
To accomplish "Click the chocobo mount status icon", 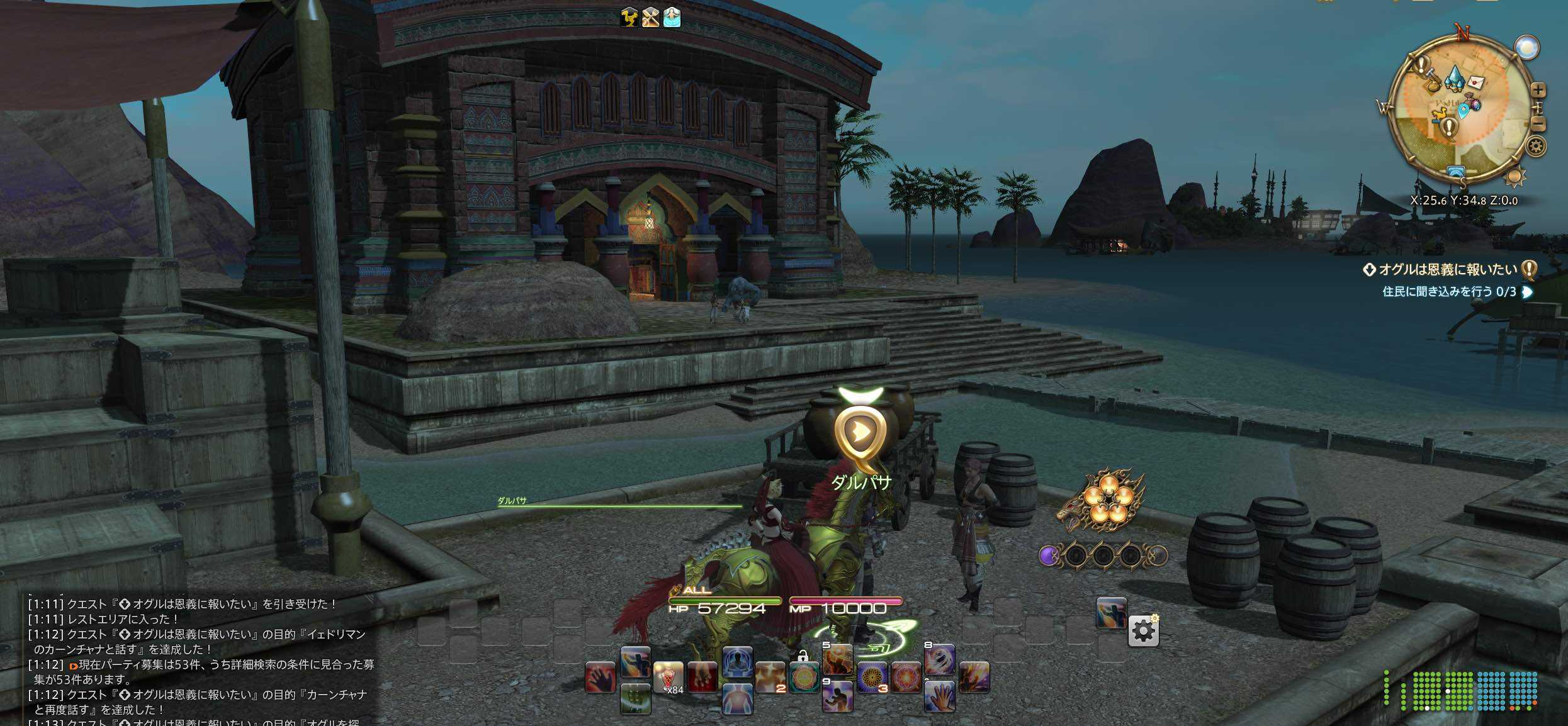I will [629, 18].
